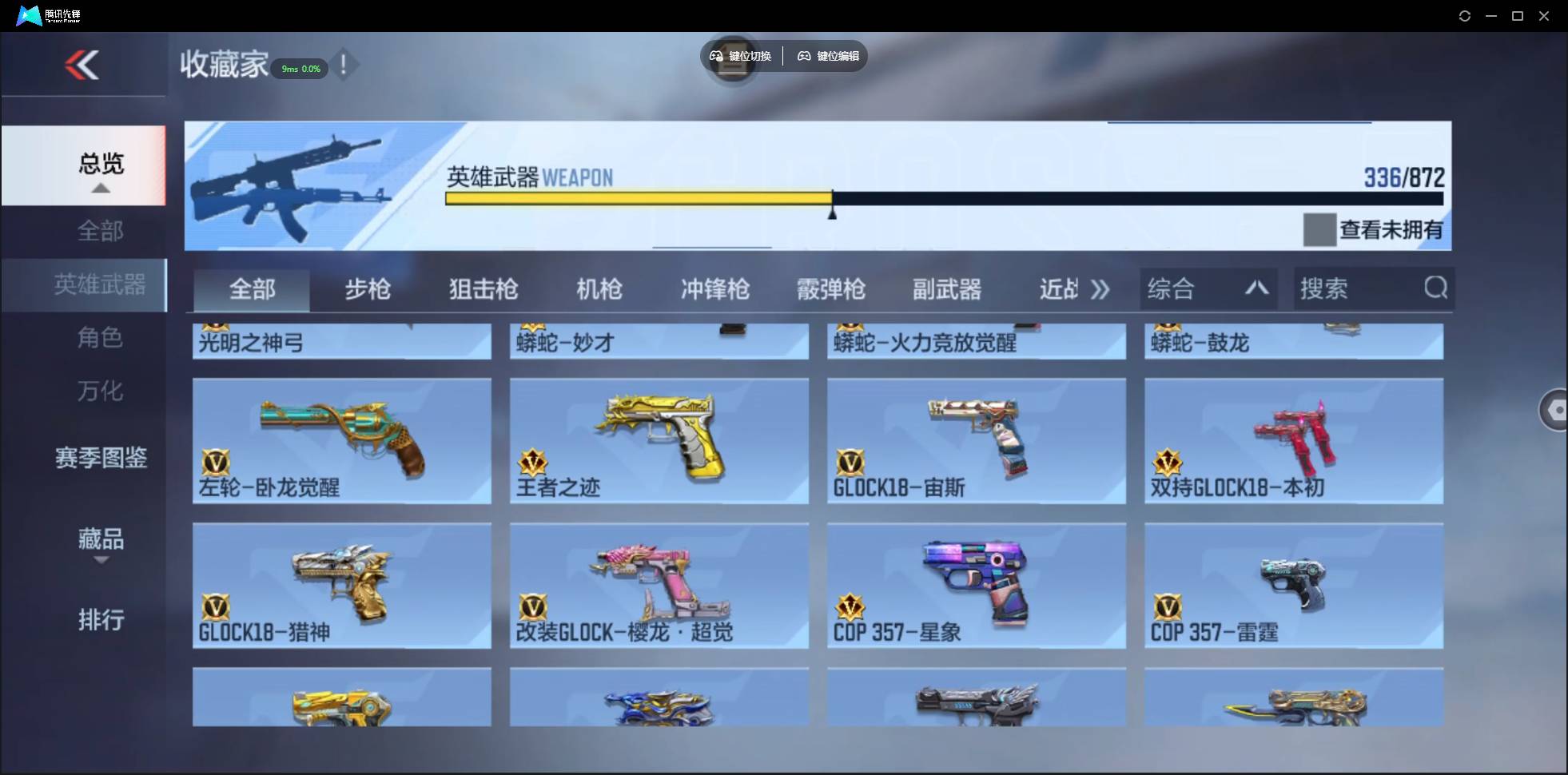Select the COP 357-星象 weapon thumbnail

[x=975, y=579]
